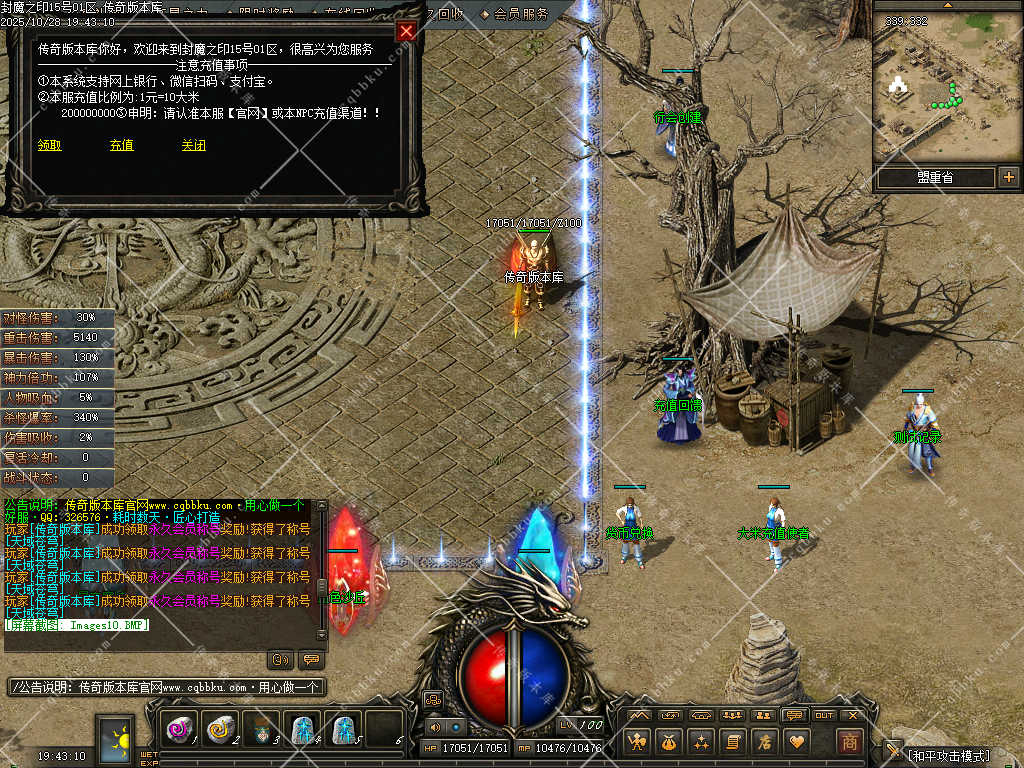Viewport: 1024px width, 768px height.
Task: Toggle the 和平攻击模式 attack mode sword
Action: point(893,750)
